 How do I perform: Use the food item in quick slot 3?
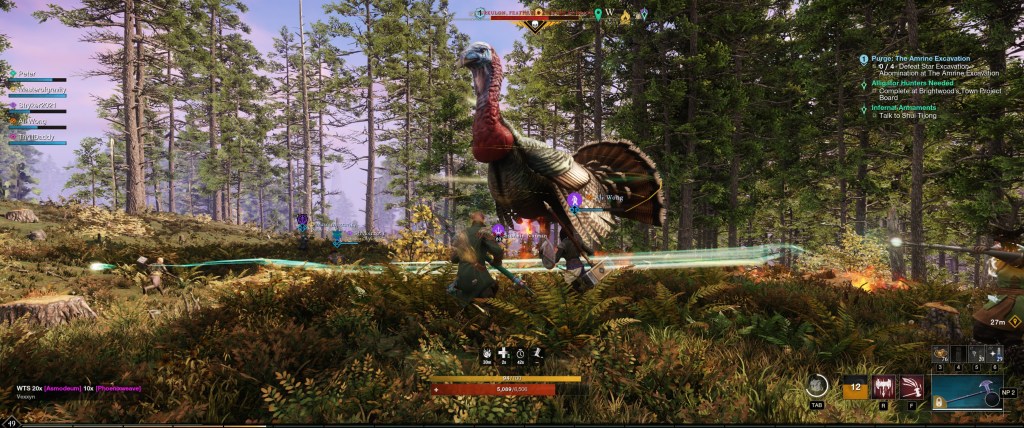point(940,356)
